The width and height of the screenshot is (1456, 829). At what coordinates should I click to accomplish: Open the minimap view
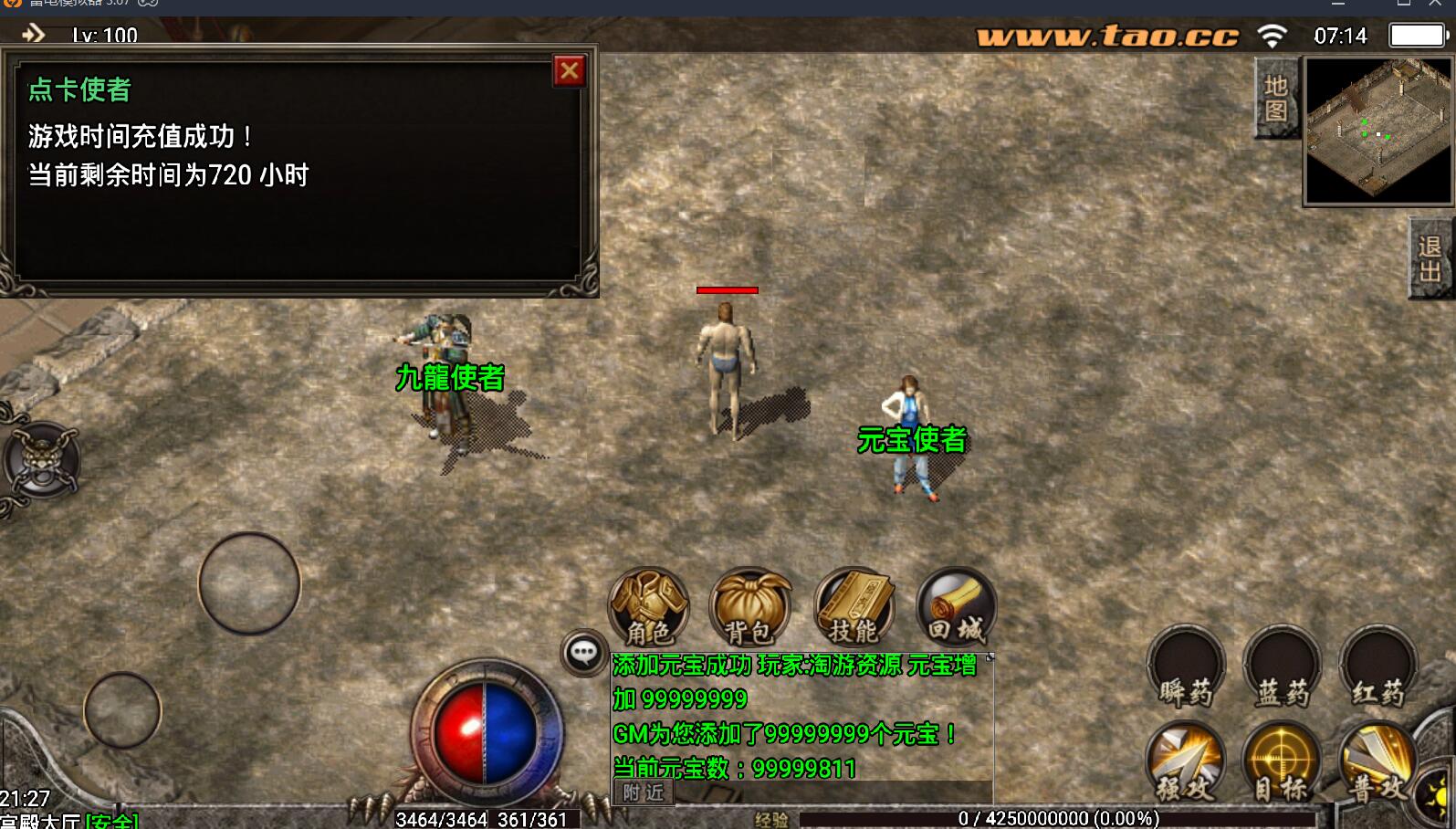pos(1377,131)
